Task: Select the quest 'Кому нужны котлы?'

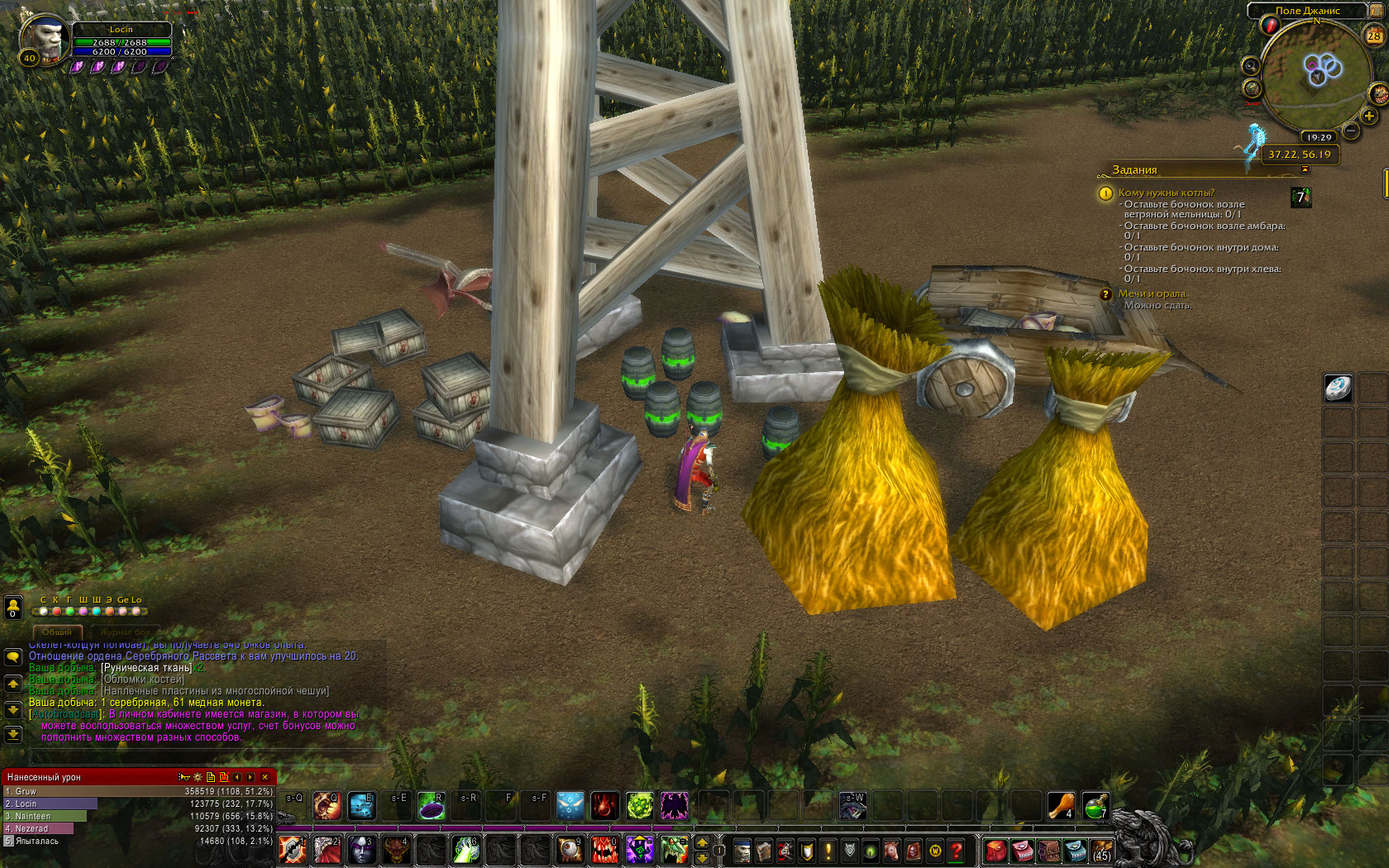Action: pyautogui.click(x=1166, y=193)
